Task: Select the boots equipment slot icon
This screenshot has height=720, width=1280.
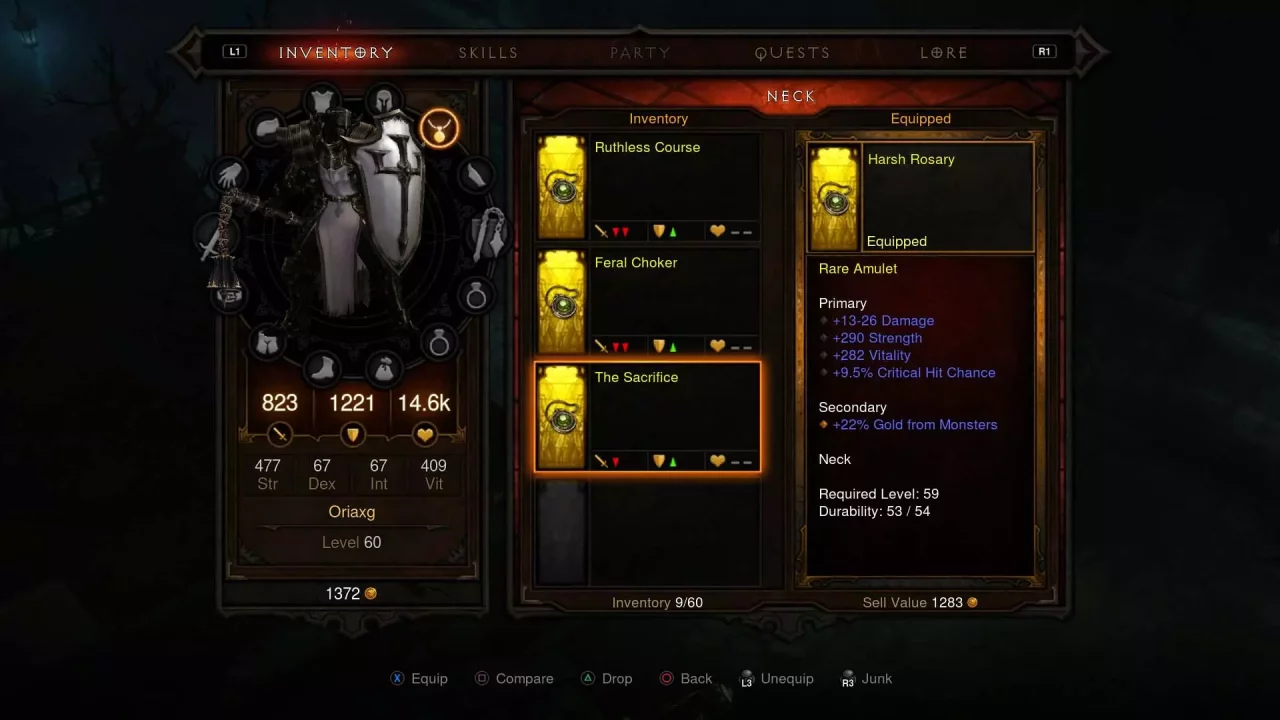Action: point(323,368)
